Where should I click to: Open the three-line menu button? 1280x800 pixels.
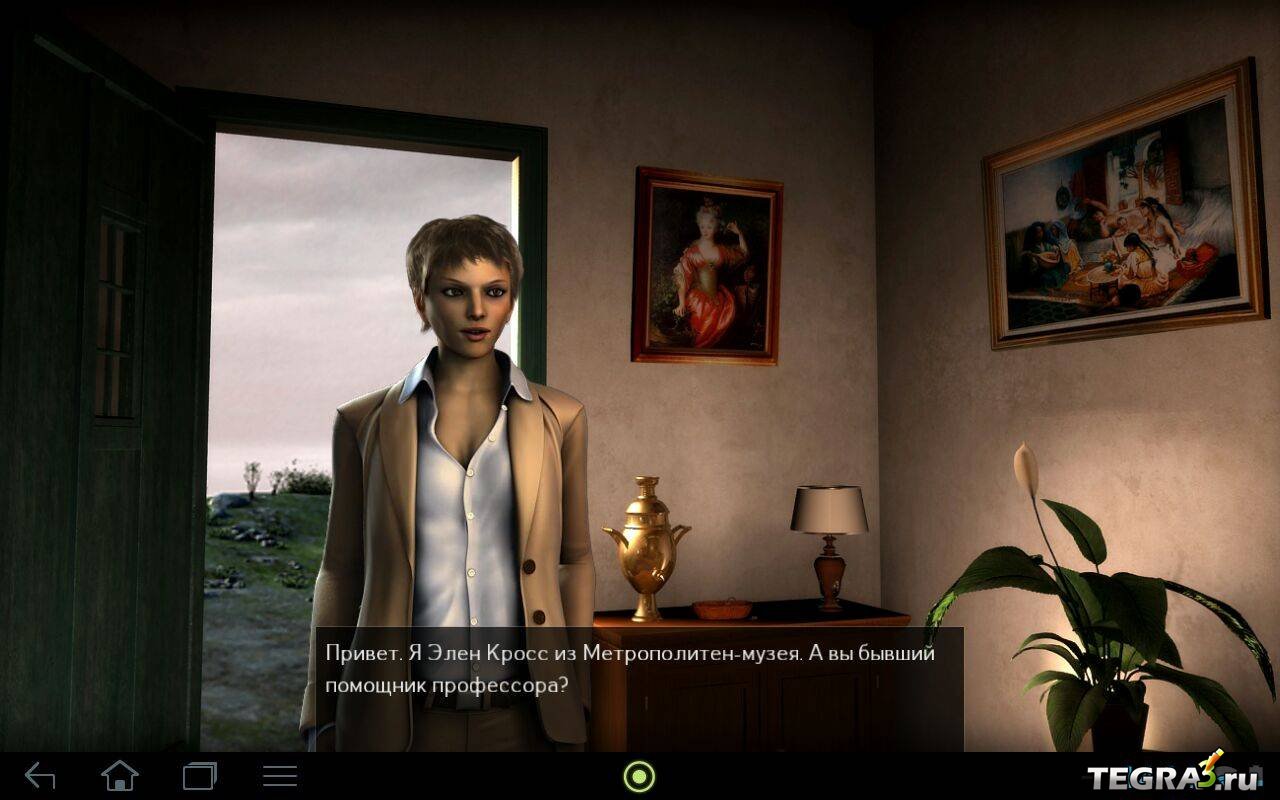pyautogui.click(x=280, y=776)
